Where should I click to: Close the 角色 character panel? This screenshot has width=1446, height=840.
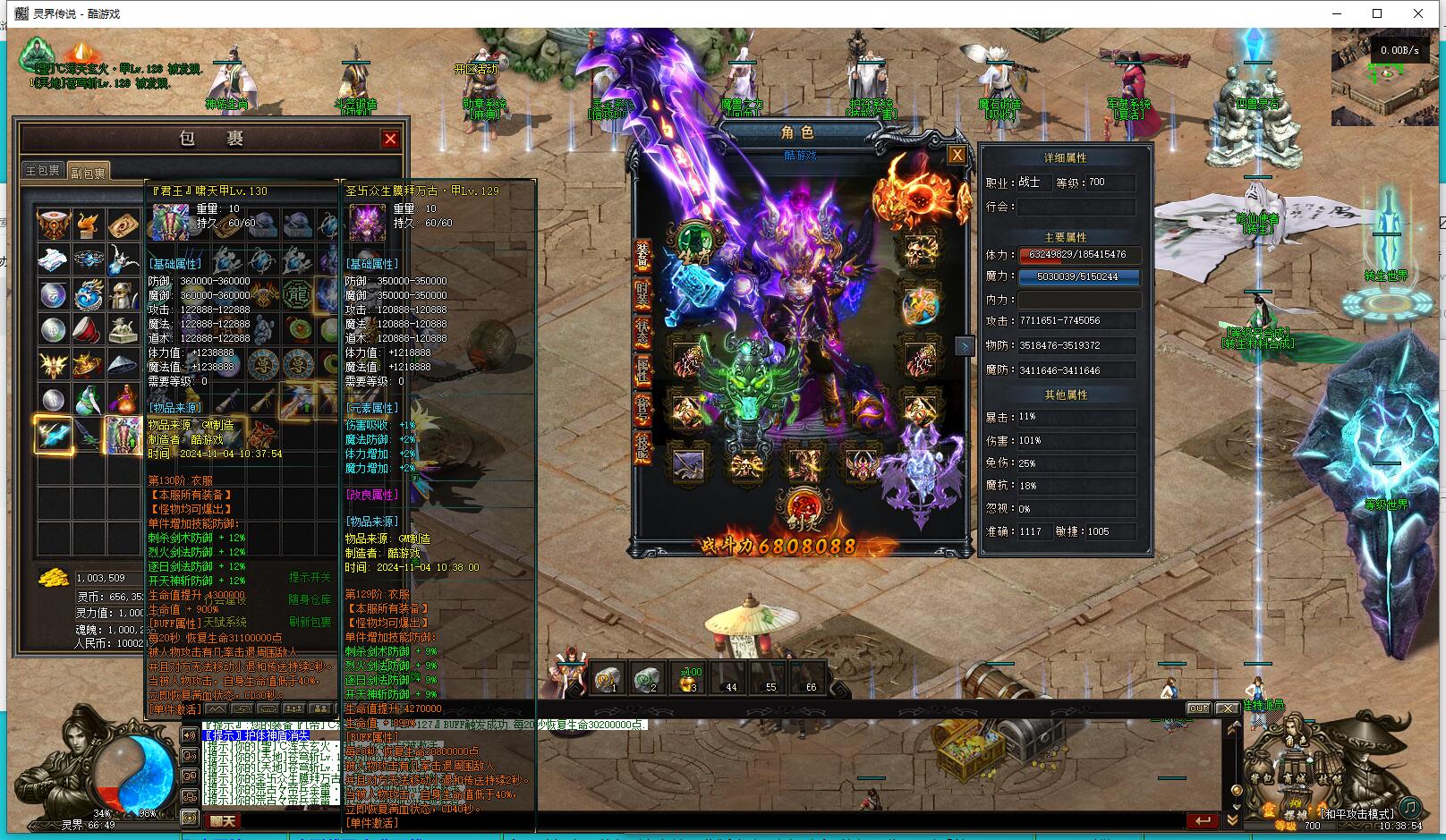957,155
